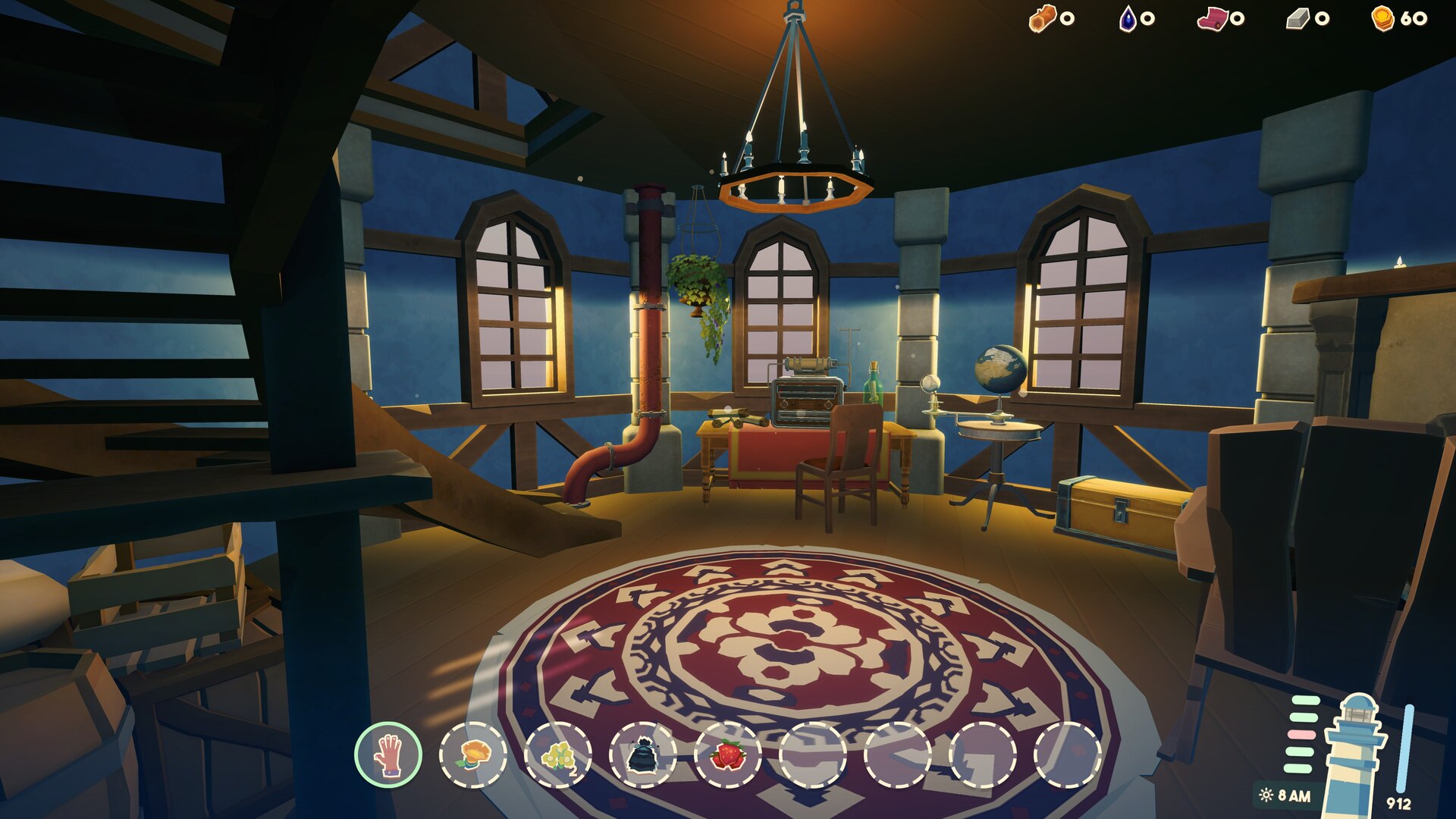Choose the yellow flowers stack slot
The width and height of the screenshot is (1456, 819).
pos(558,755)
